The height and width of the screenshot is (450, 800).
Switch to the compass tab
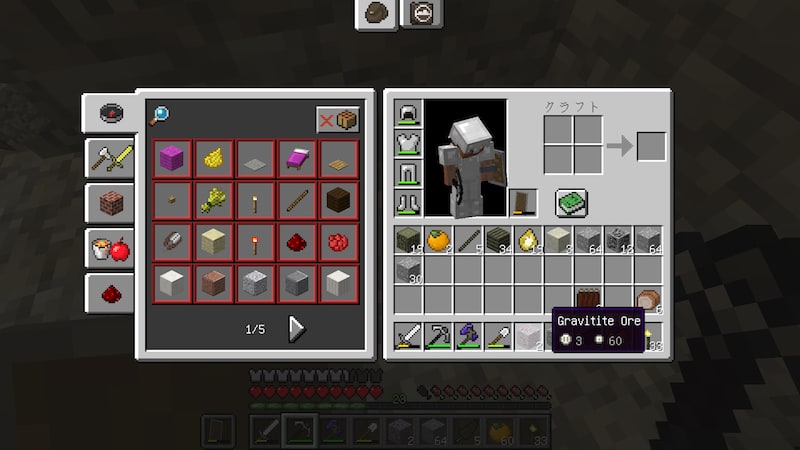point(110,112)
